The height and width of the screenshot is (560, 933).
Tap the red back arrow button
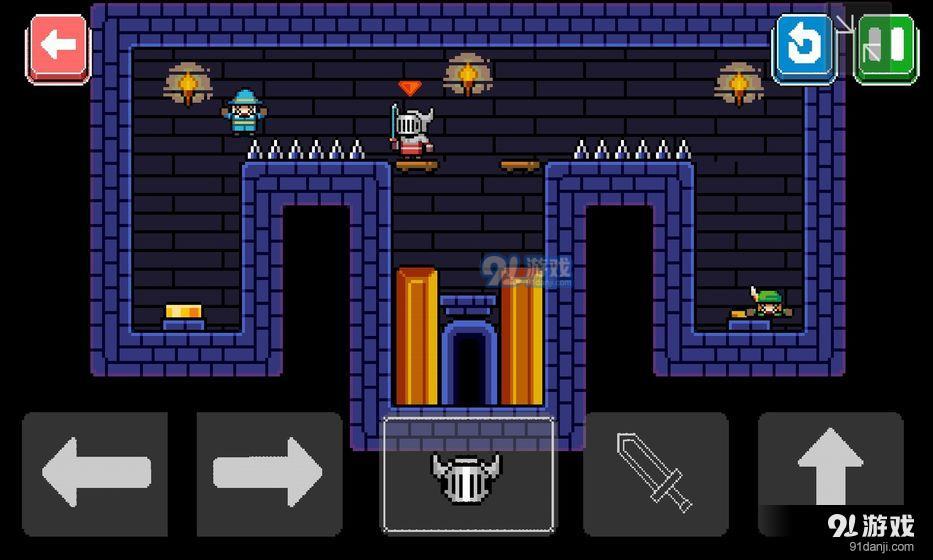(58, 46)
